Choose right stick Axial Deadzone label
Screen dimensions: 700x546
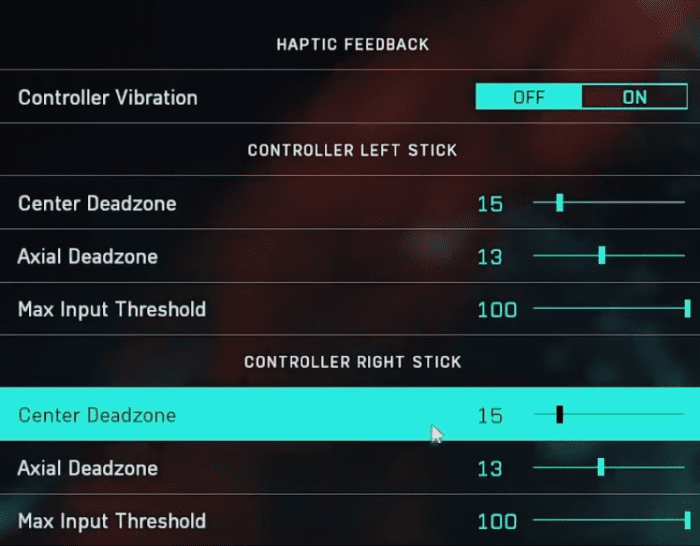pyautogui.click(x=88, y=467)
